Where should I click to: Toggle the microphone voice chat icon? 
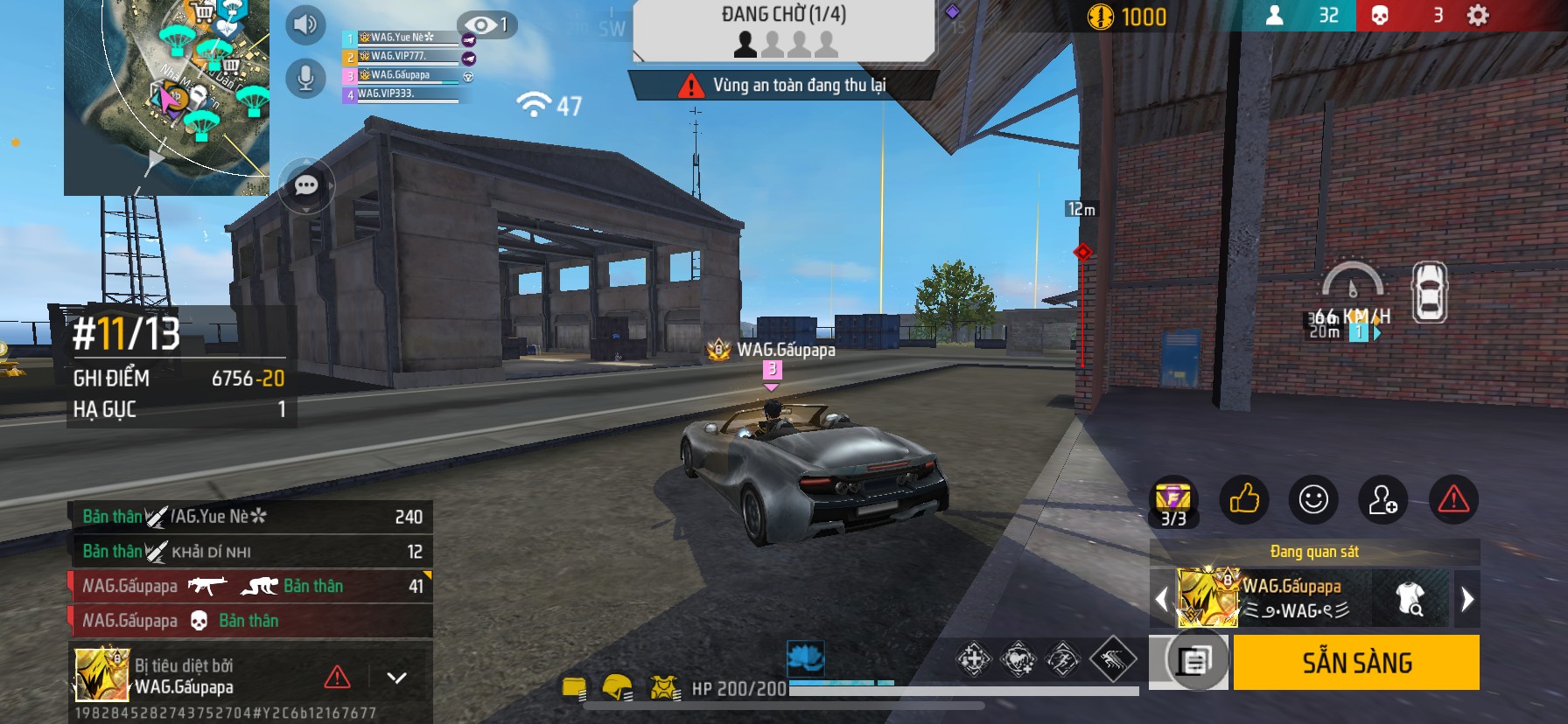tap(305, 78)
